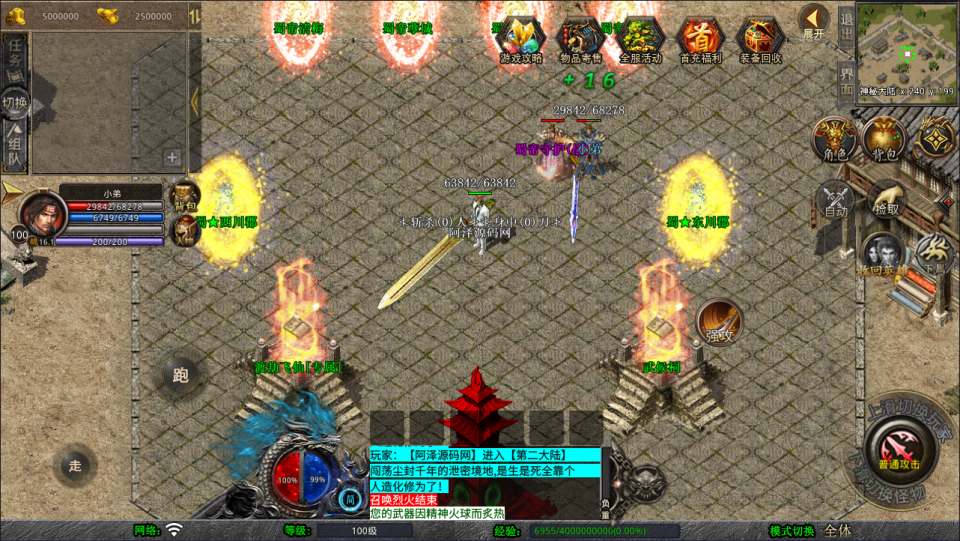Open the 游戏攻略 game guide icon
Screen dimensions: 960x541
pyautogui.click(x=521, y=38)
